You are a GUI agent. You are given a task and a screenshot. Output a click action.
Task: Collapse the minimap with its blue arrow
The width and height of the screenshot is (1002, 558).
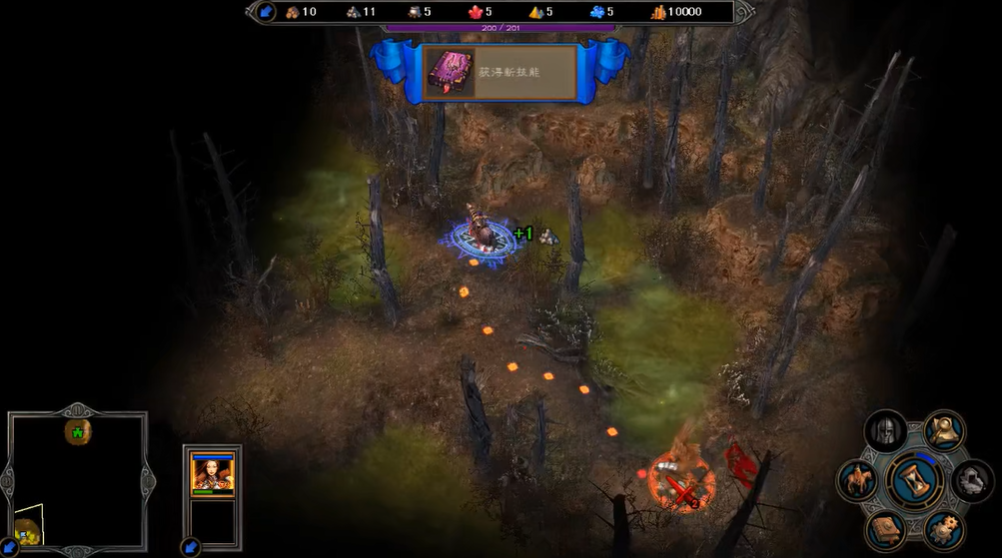[x=8, y=546]
